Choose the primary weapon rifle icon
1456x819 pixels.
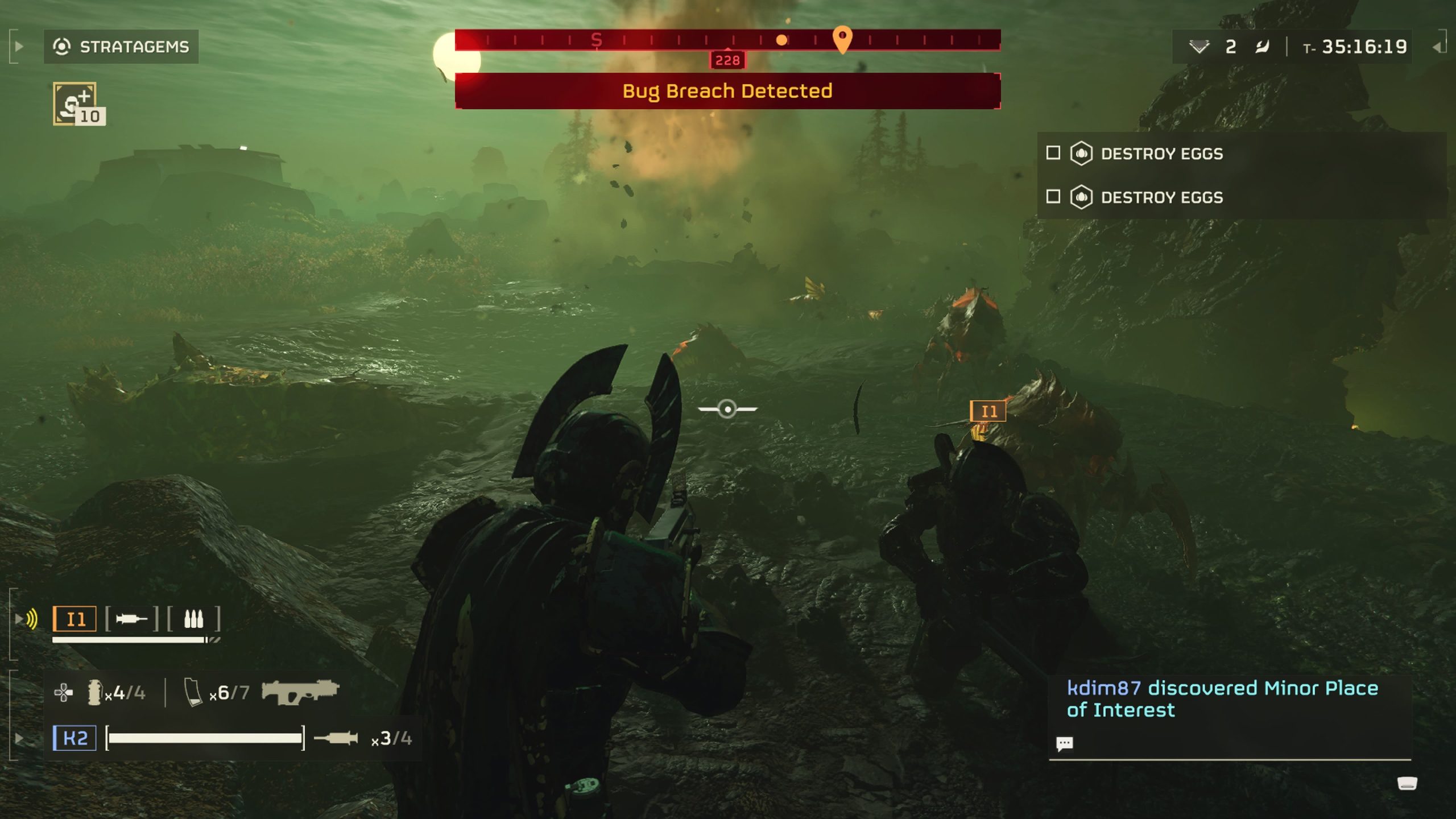[300, 692]
